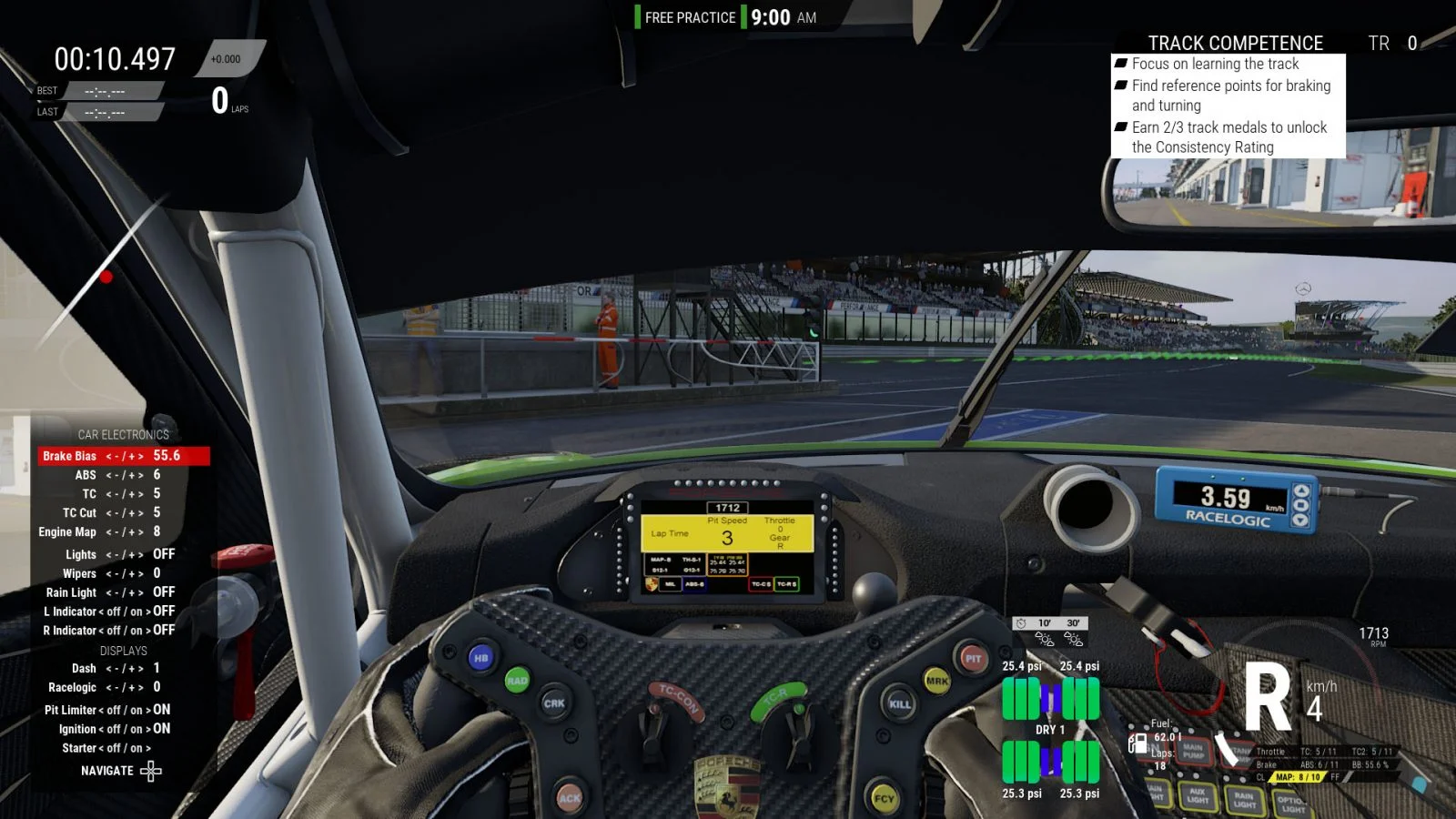Toggle the Ignition setting to off

point(113,729)
